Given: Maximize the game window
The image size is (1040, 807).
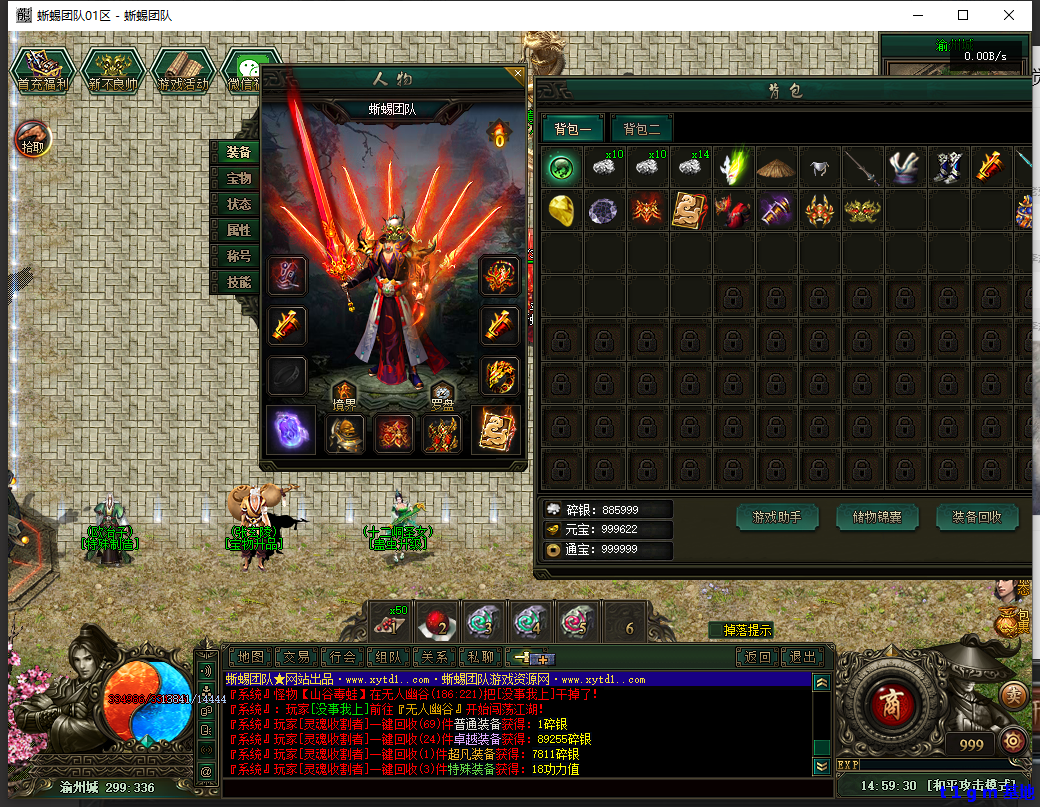Looking at the screenshot, I should pos(963,15).
